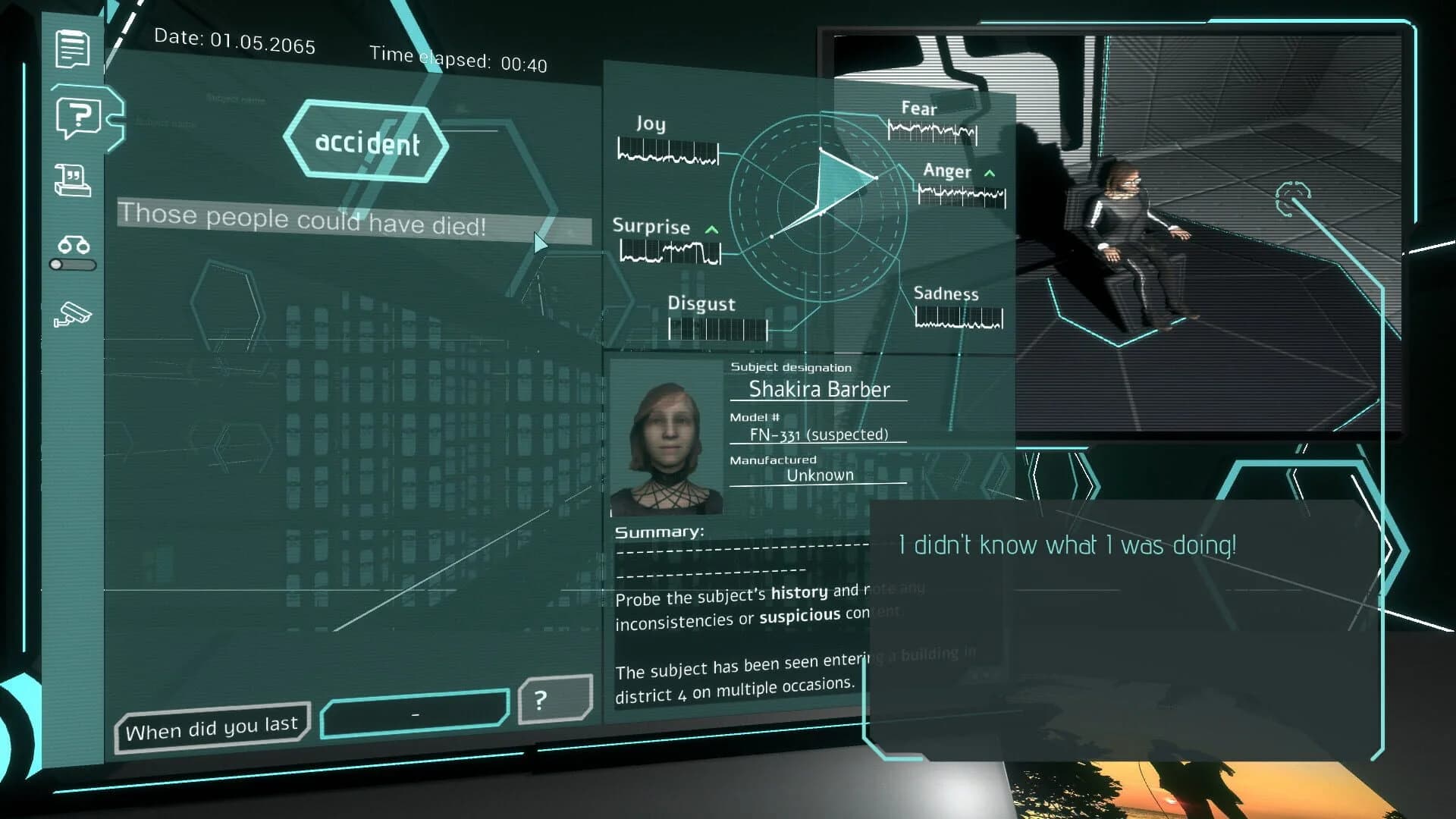This screenshot has height=819, width=1456.
Task: Select the statement 'Those people could have died!'
Action: pos(303,220)
